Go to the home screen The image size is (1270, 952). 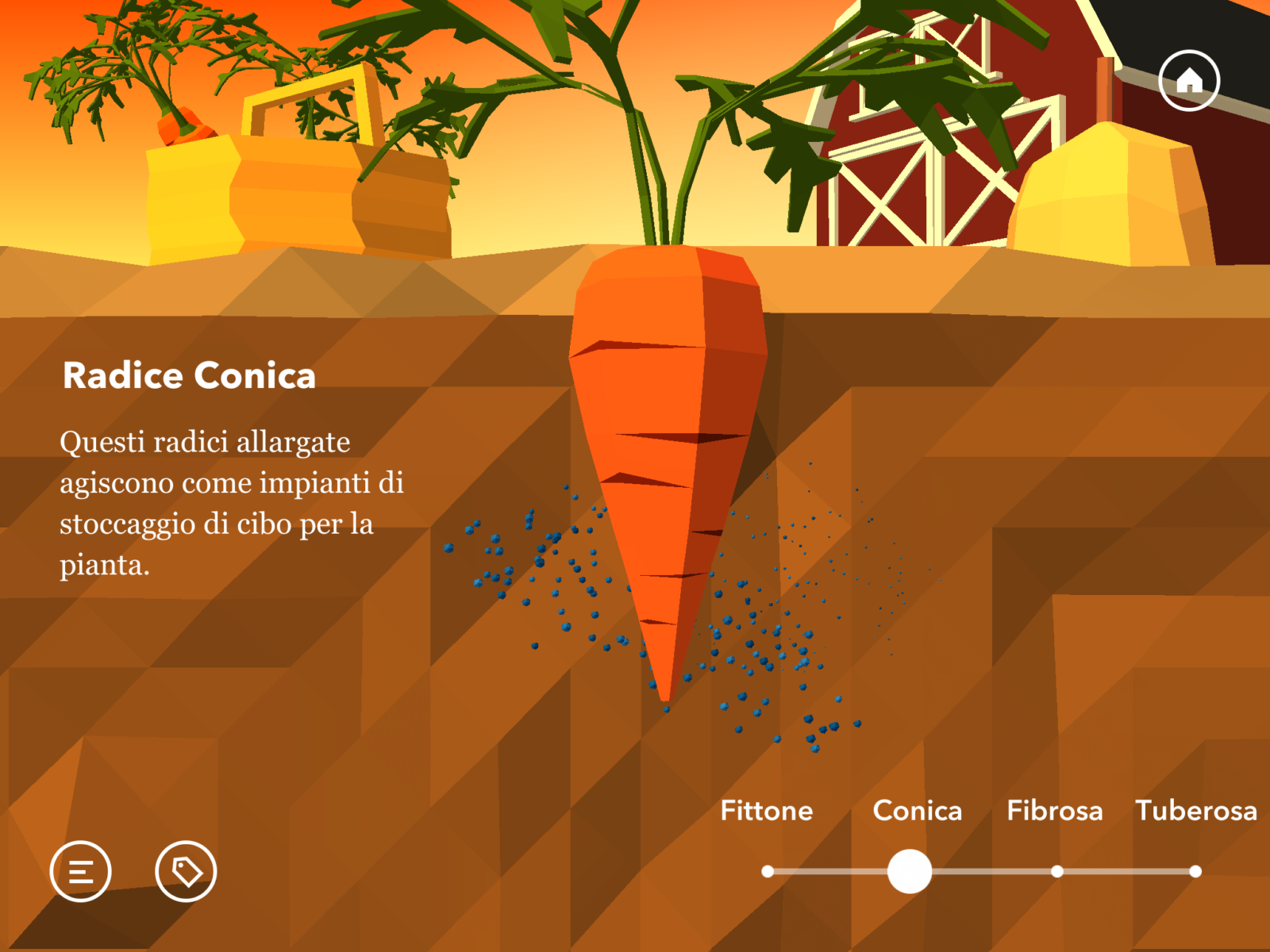pyautogui.click(x=1188, y=81)
